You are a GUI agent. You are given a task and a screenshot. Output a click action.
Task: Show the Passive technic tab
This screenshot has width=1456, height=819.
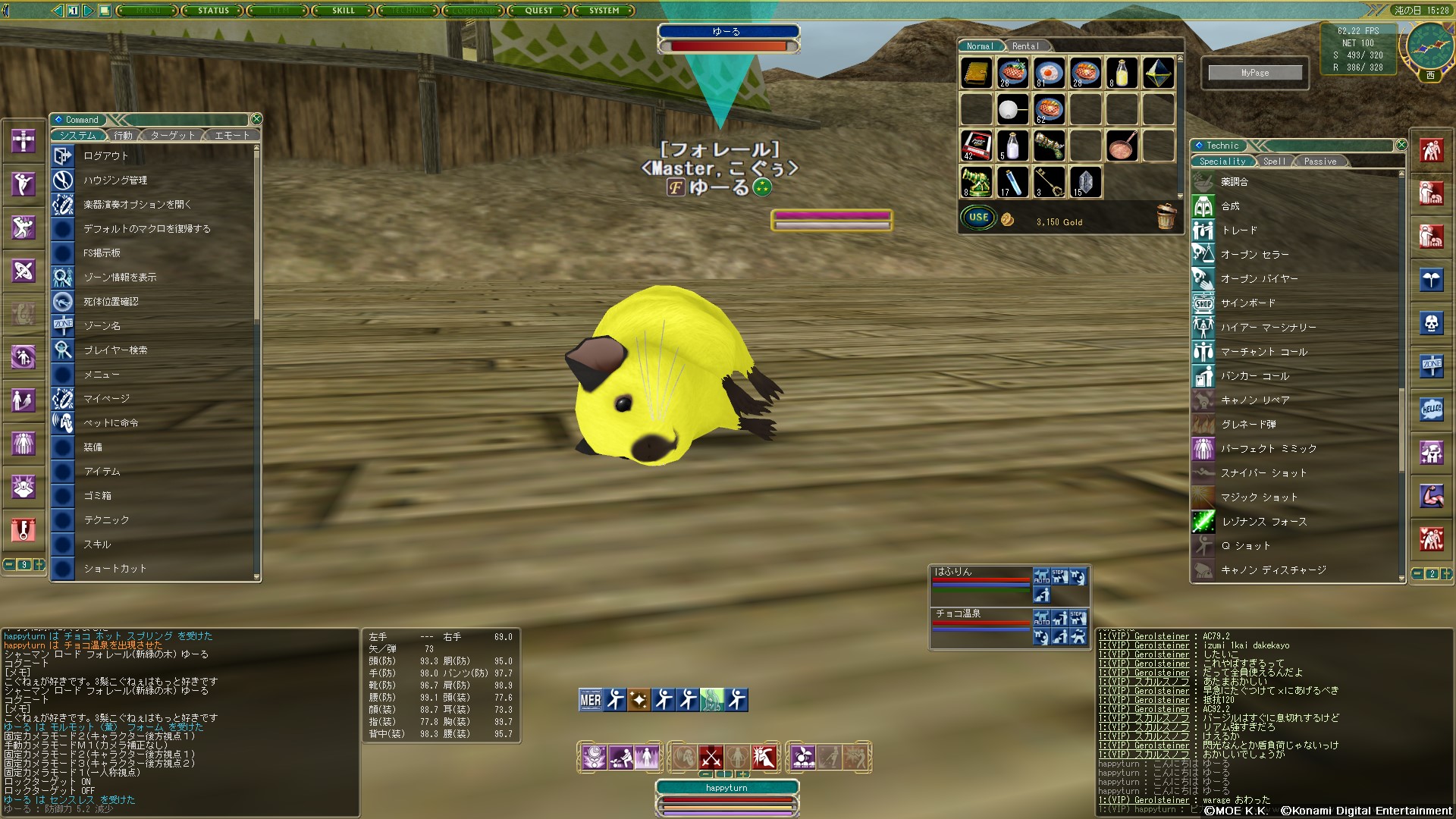[x=1319, y=162]
